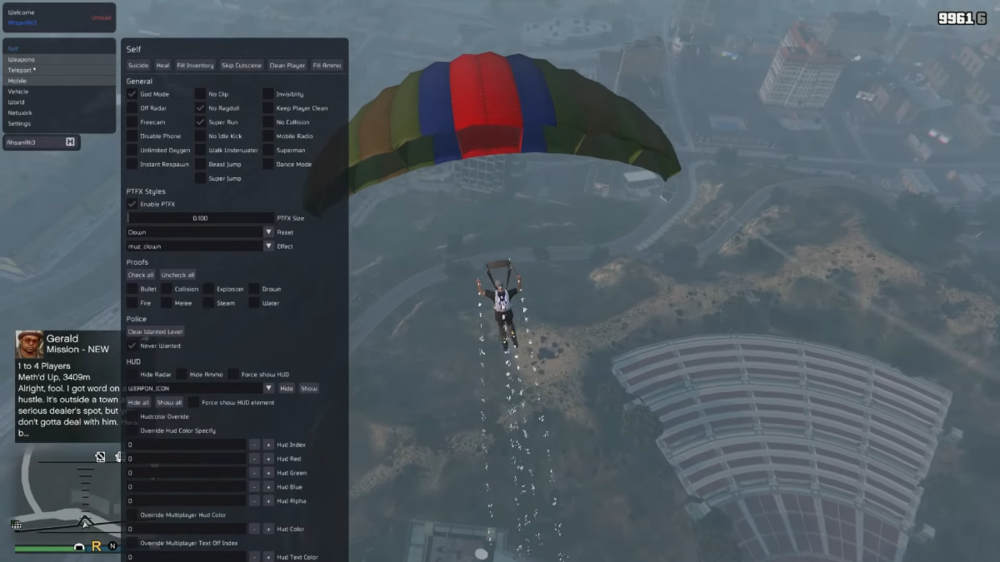Switch to the Vehicle menu section
The width and height of the screenshot is (1000, 562).
19,91
